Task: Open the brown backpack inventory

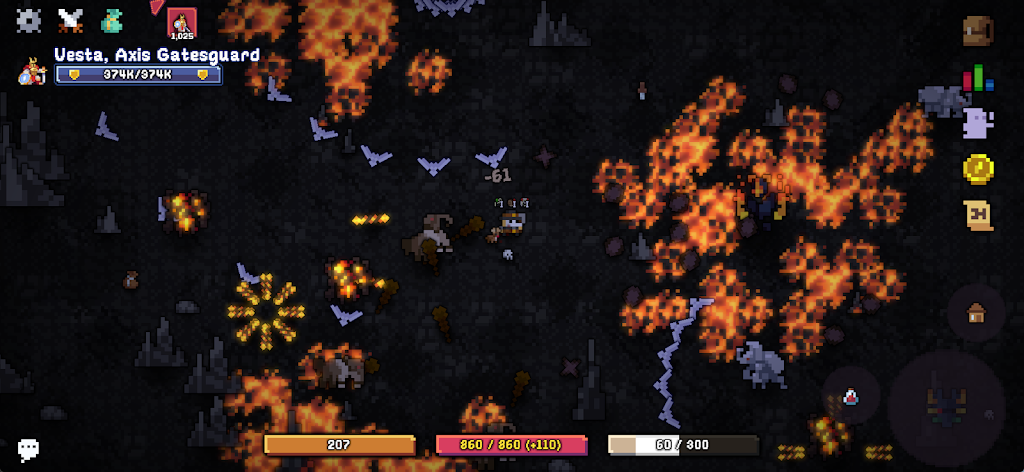Action: (977, 31)
